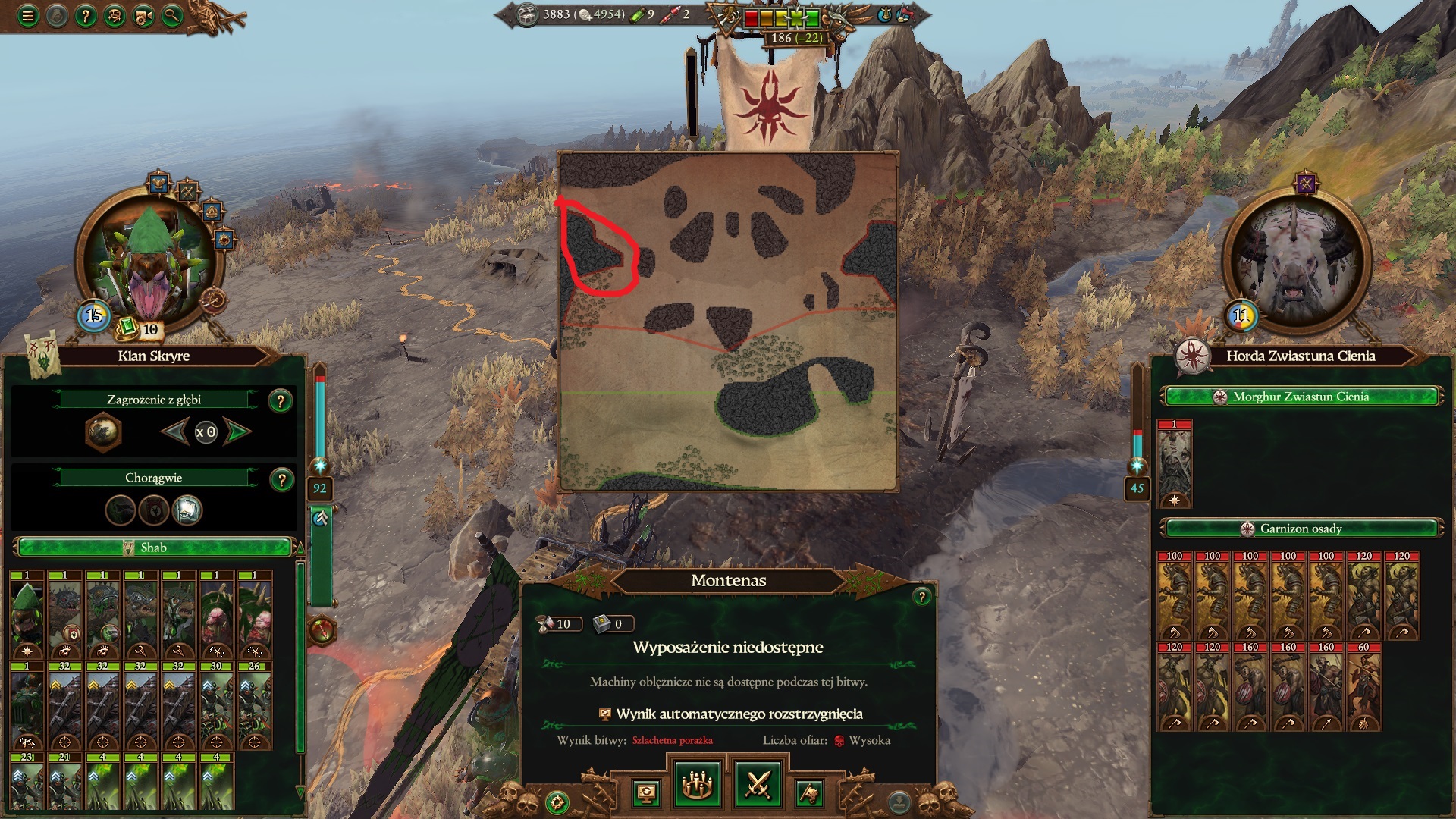Click the auto-resolve monitor icon
This screenshot has width=1456, height=819.
click(647, 792)
